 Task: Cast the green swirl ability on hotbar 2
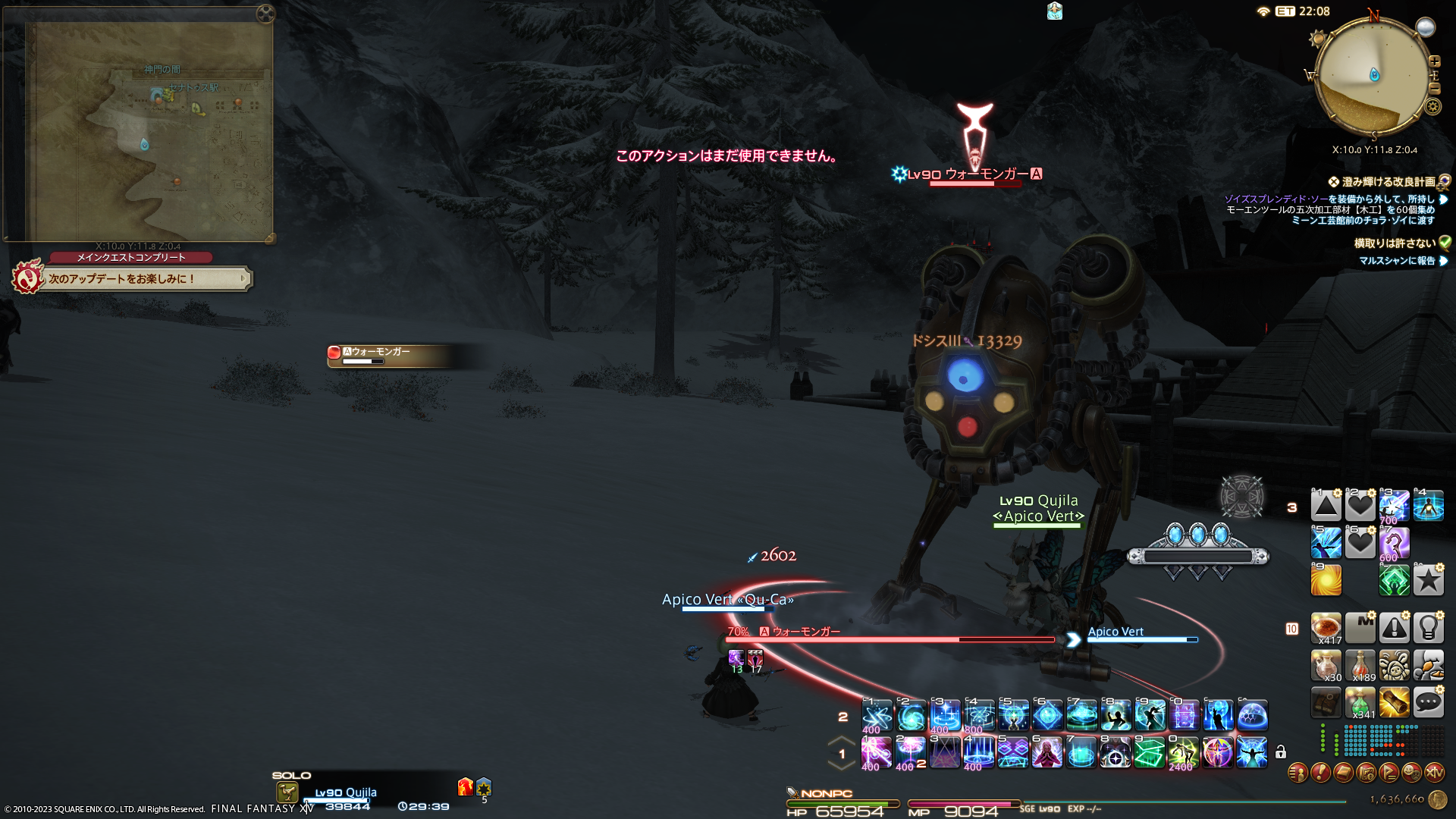[911, 715]
